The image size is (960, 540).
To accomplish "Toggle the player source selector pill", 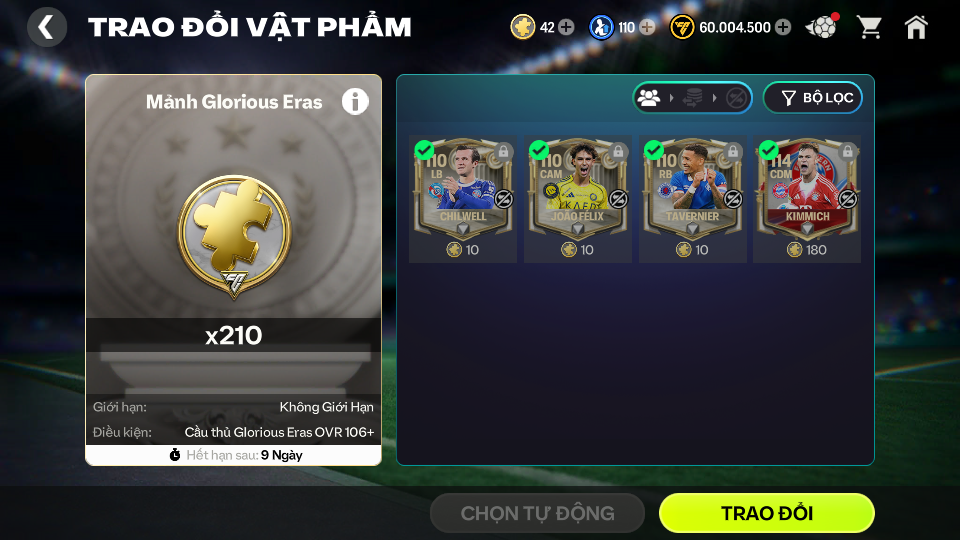I will click(x=692, y=98).
